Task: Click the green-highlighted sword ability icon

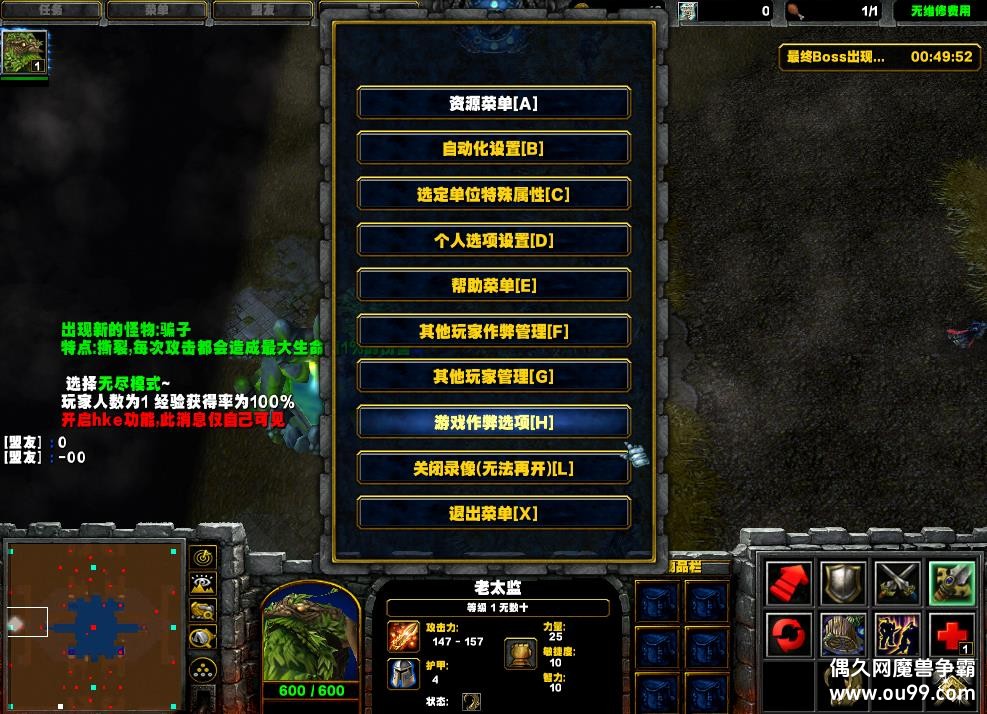Action: [x=951, y=583]
